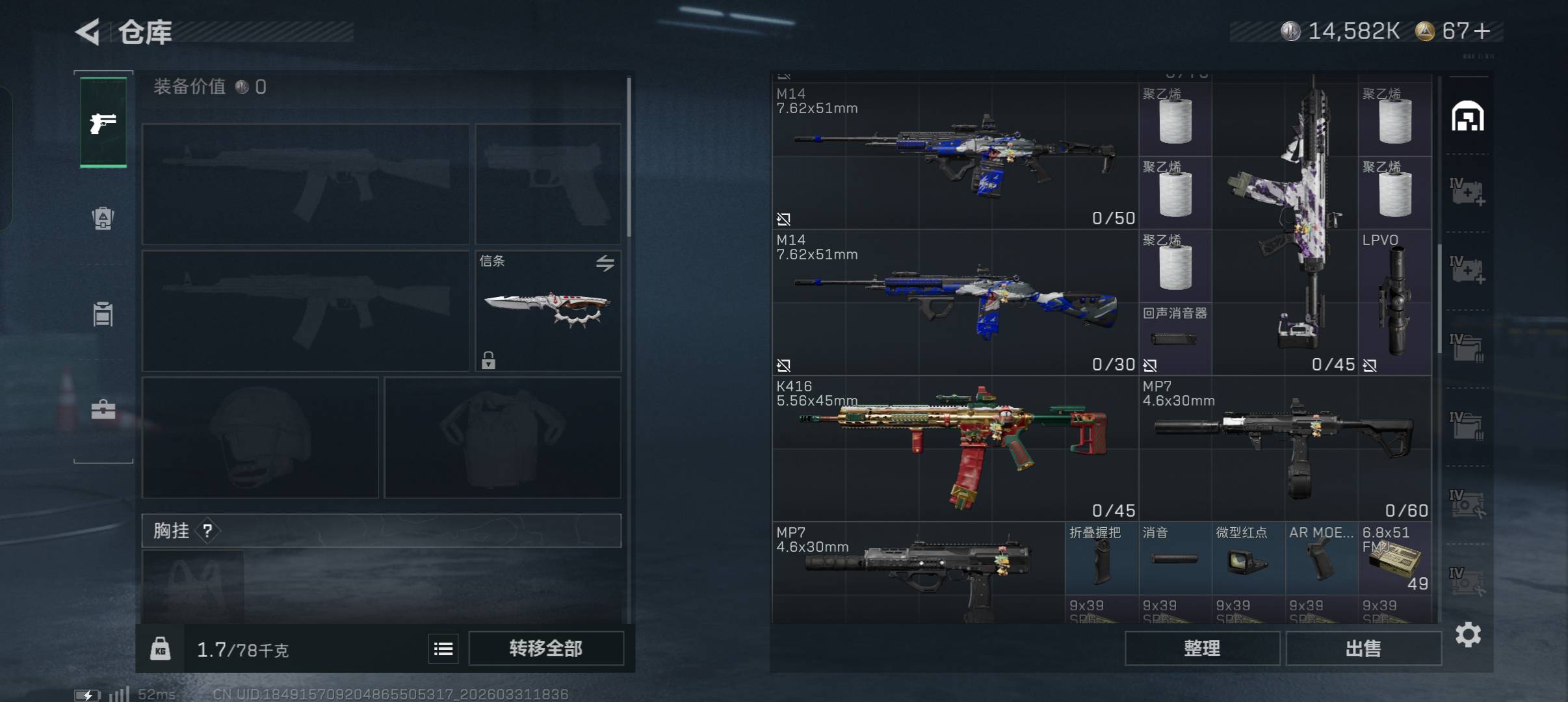Select the K416 gold and red rifle

click(954, 448)
